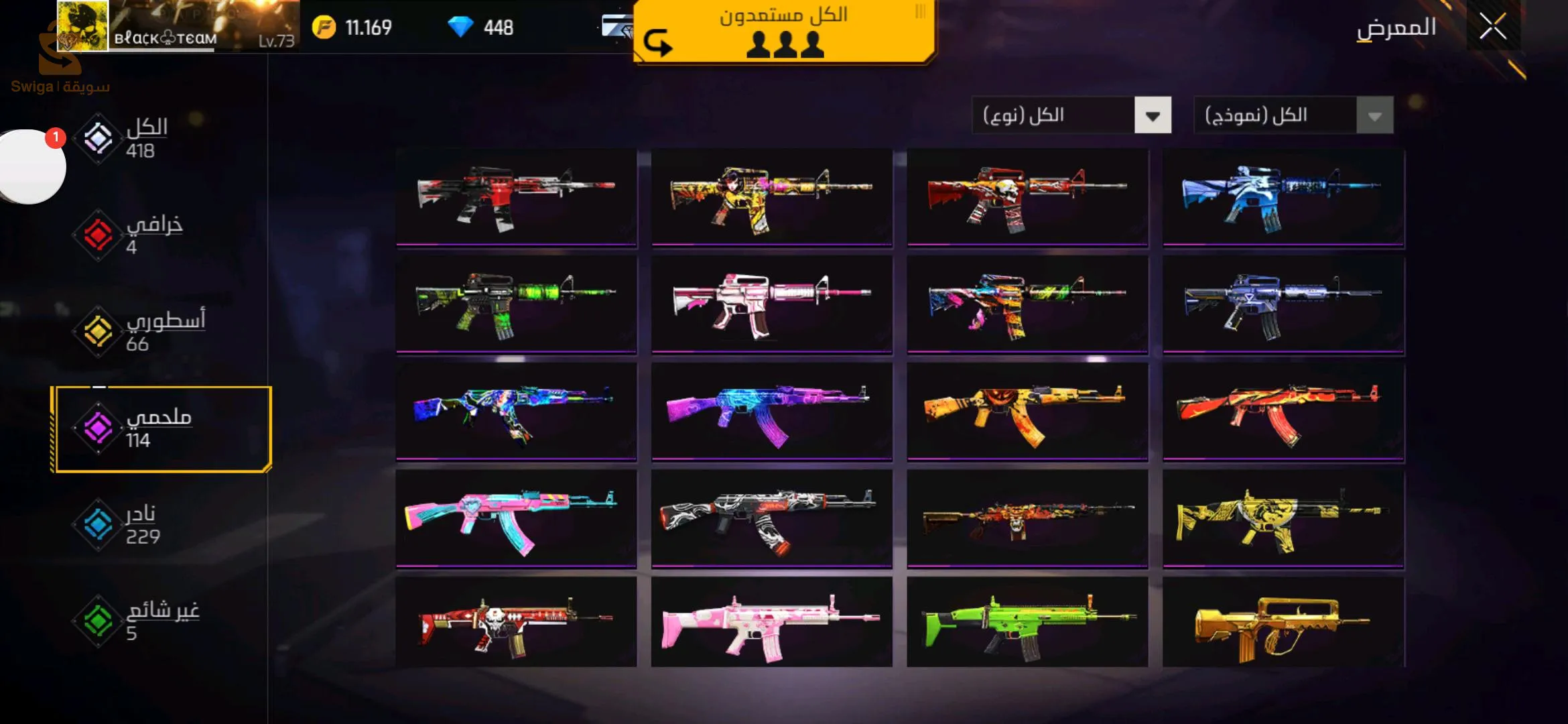Viewport: 1568px width, 724px height.
Task: Tap the blue diamond currency icon
Action: tap(460, 27)
